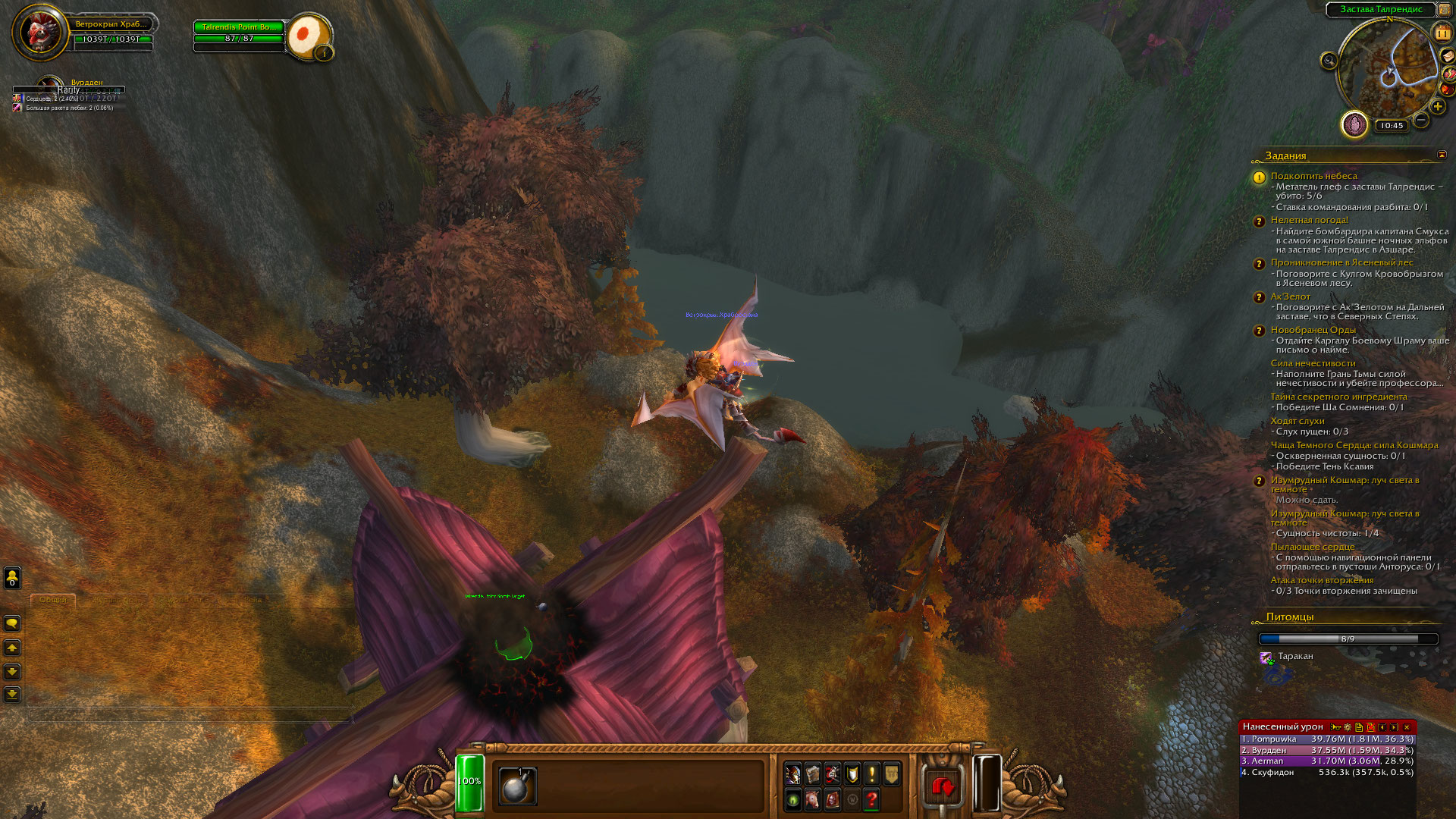The image size is (1456, 819).
Task: Open the character info micro button
Action: 793,774
